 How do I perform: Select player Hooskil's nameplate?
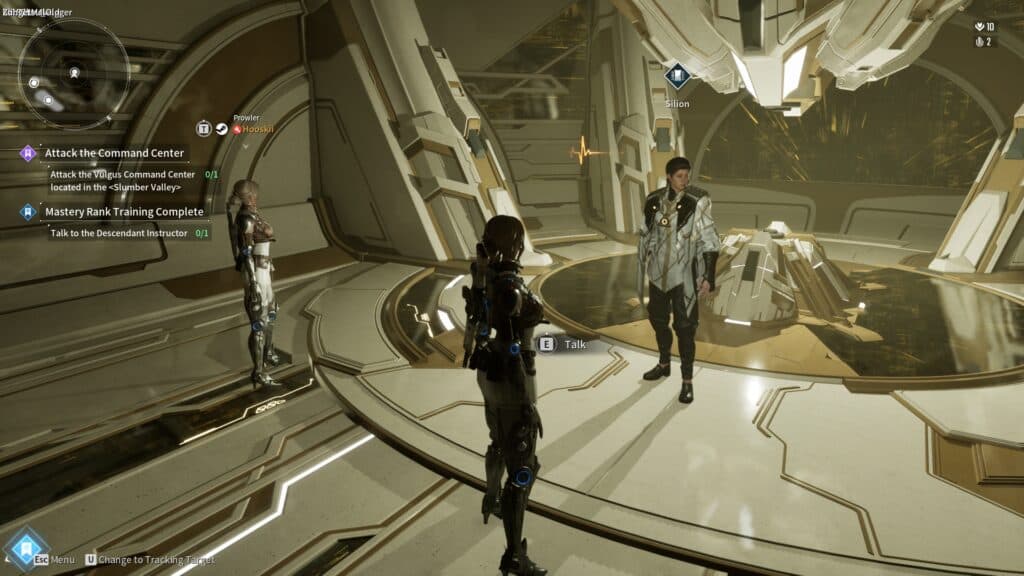coord(251,129)
